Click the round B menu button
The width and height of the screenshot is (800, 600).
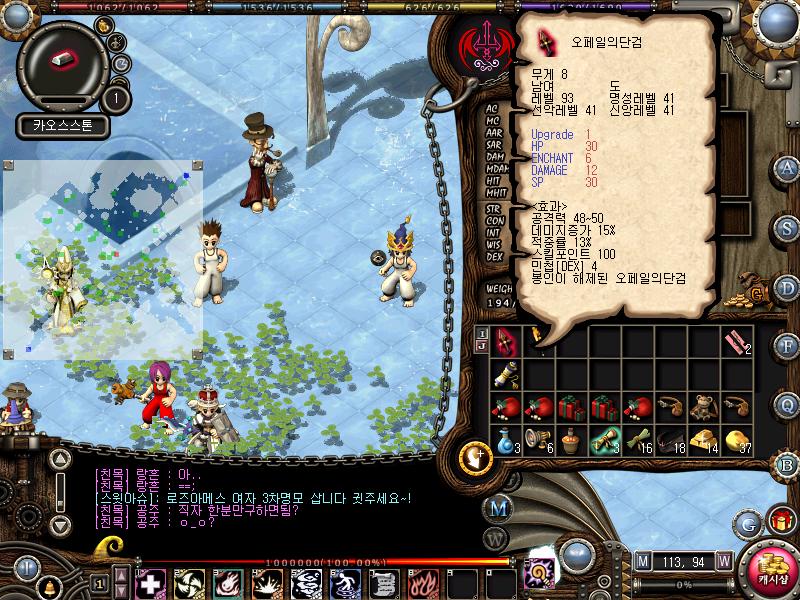tap(787, 463)
